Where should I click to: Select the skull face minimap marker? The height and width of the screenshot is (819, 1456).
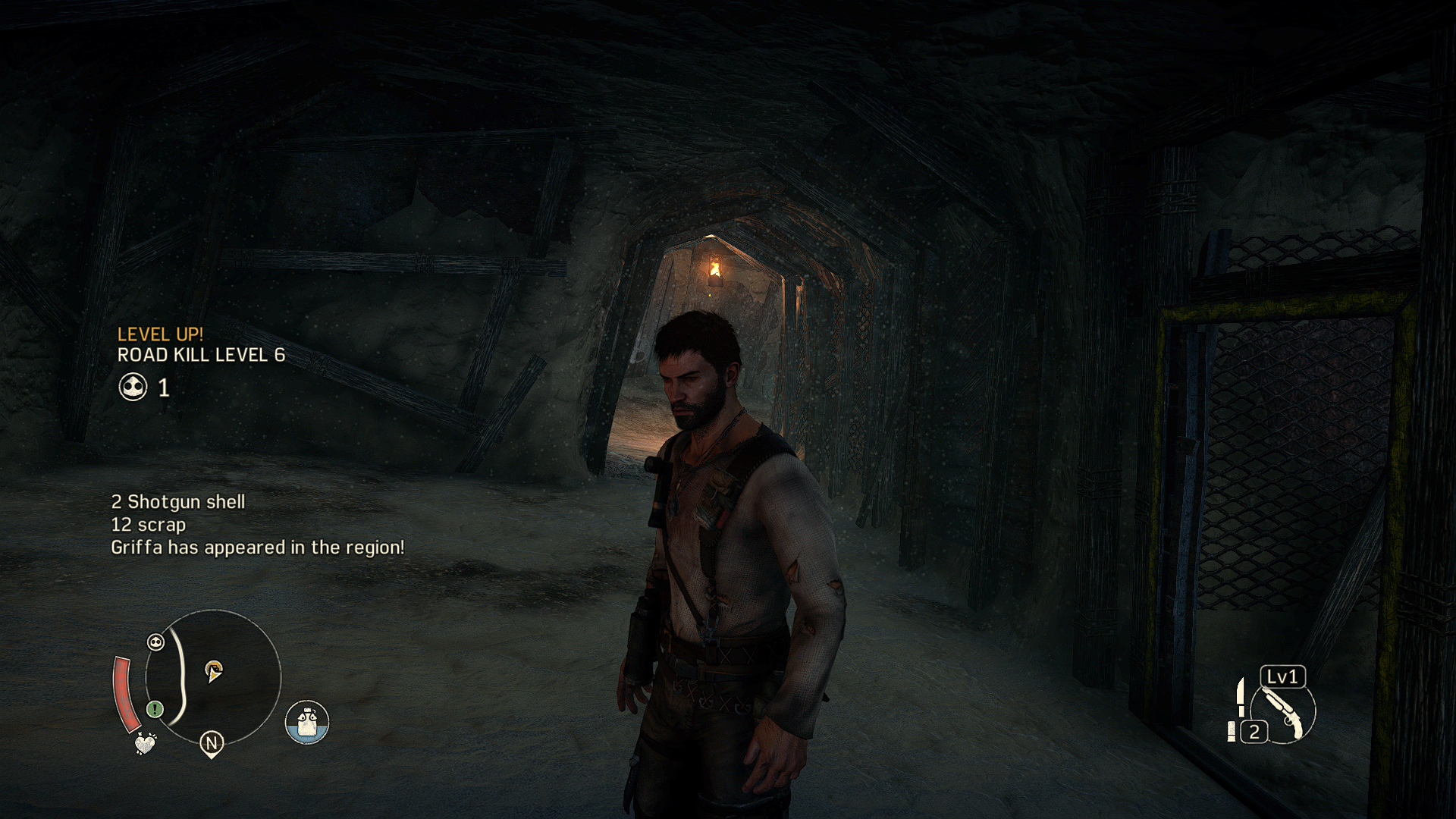(x=155, y=642)
